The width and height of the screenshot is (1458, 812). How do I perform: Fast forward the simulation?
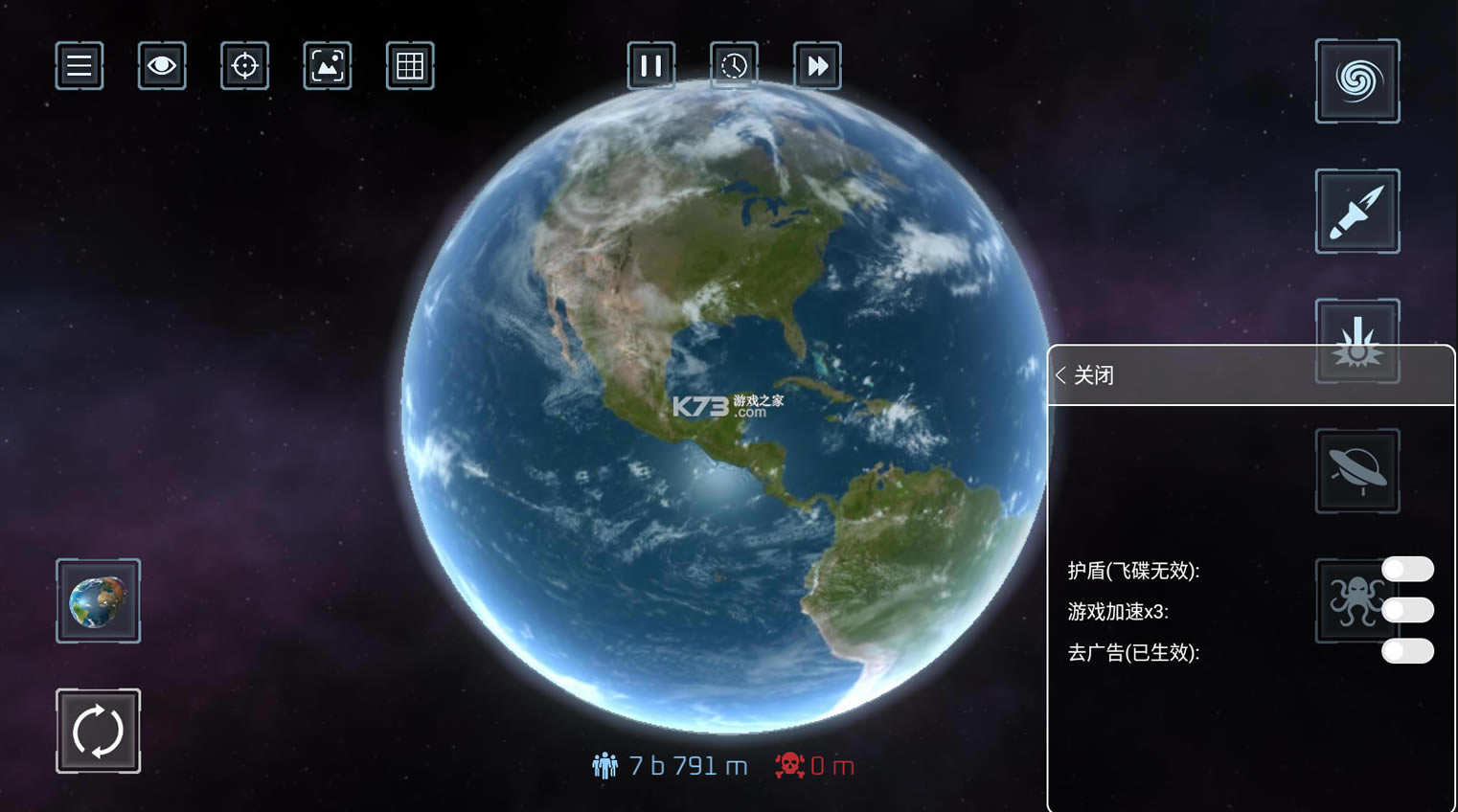click(x=817, y=66)
